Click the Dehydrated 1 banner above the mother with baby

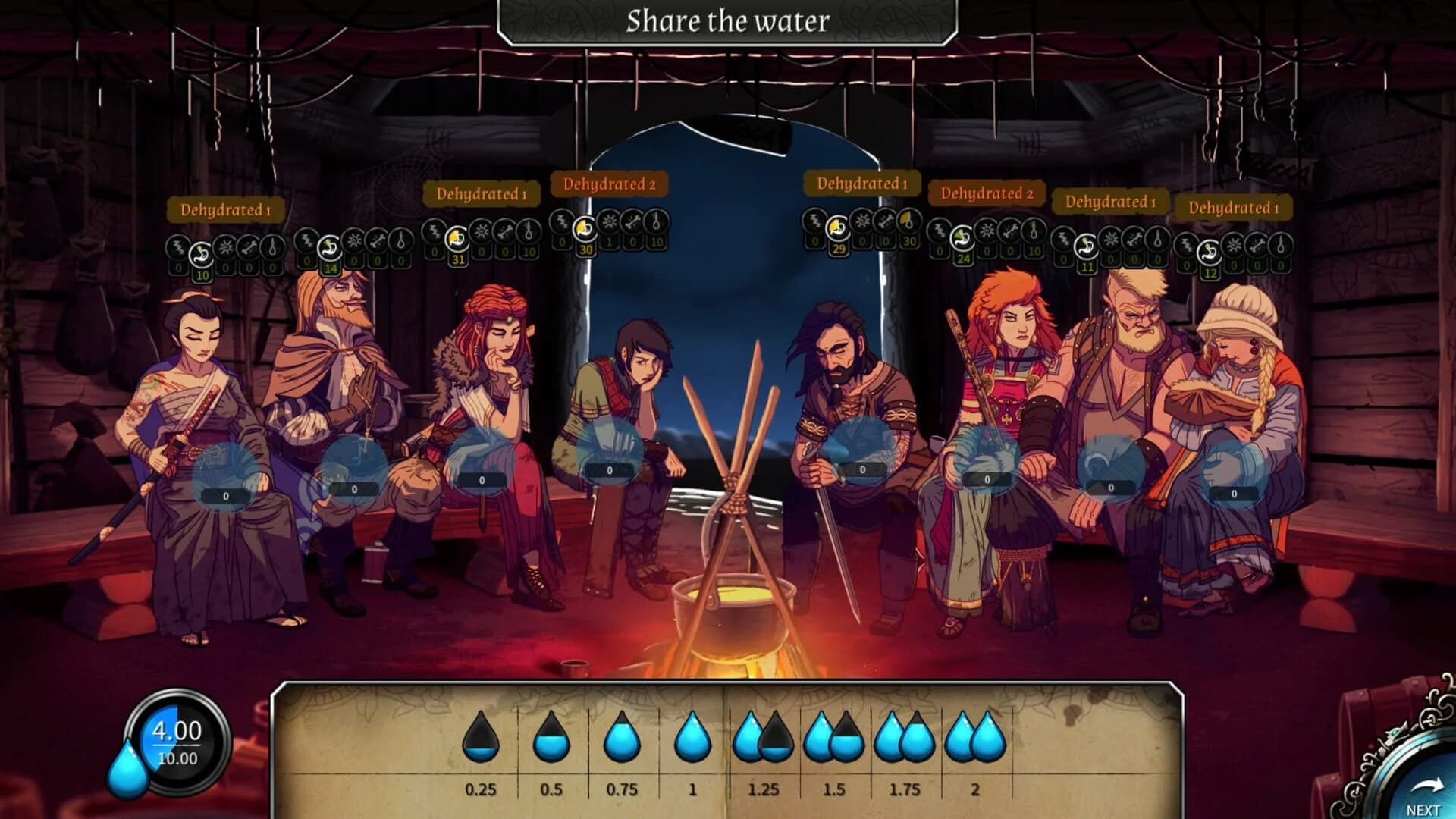tap(1232, 206)
